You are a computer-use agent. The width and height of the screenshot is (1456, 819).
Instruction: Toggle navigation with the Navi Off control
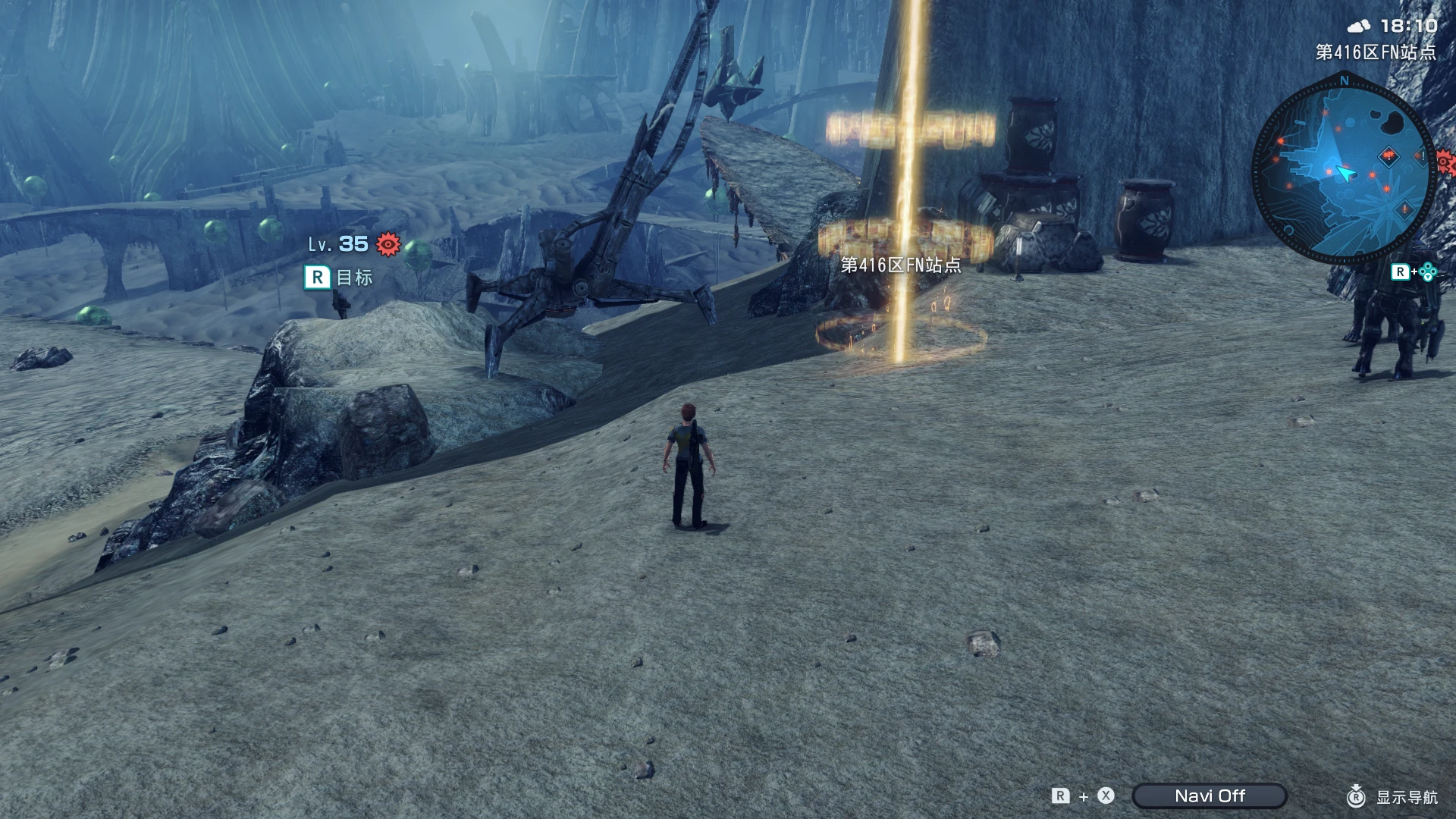(1210, 795)
